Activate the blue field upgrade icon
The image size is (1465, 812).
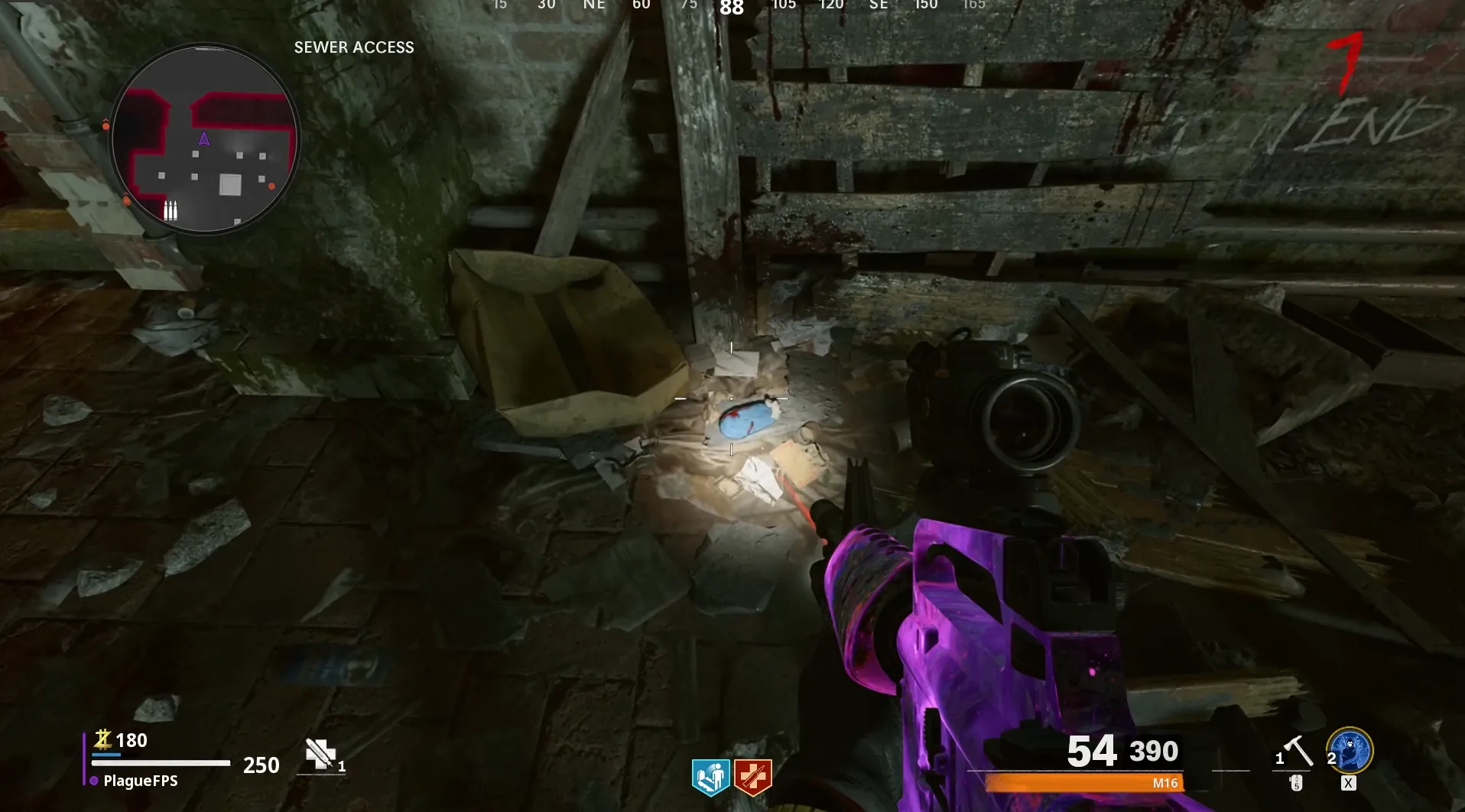coord(1350,751)
